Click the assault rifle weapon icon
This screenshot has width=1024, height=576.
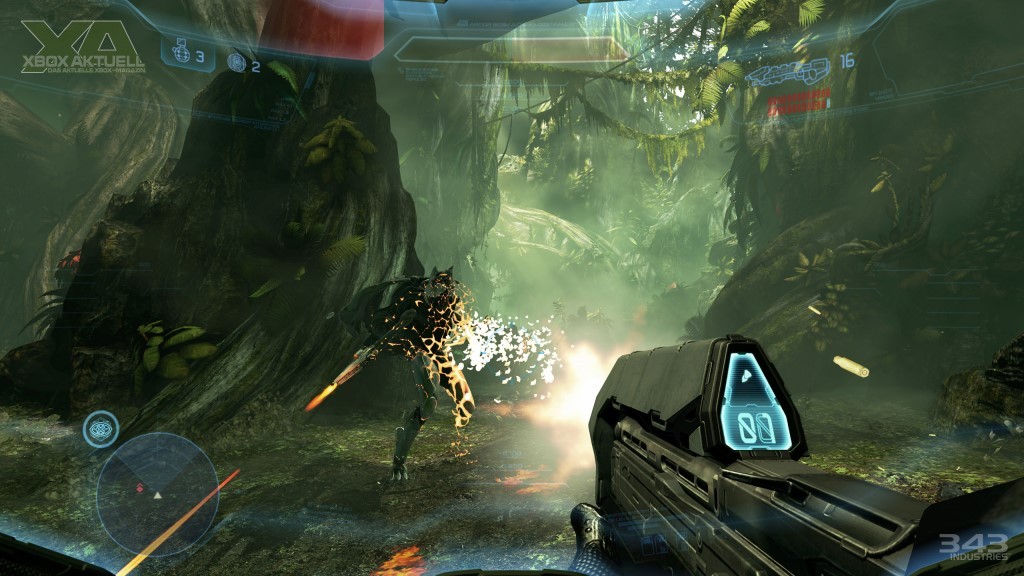point(790,70)
